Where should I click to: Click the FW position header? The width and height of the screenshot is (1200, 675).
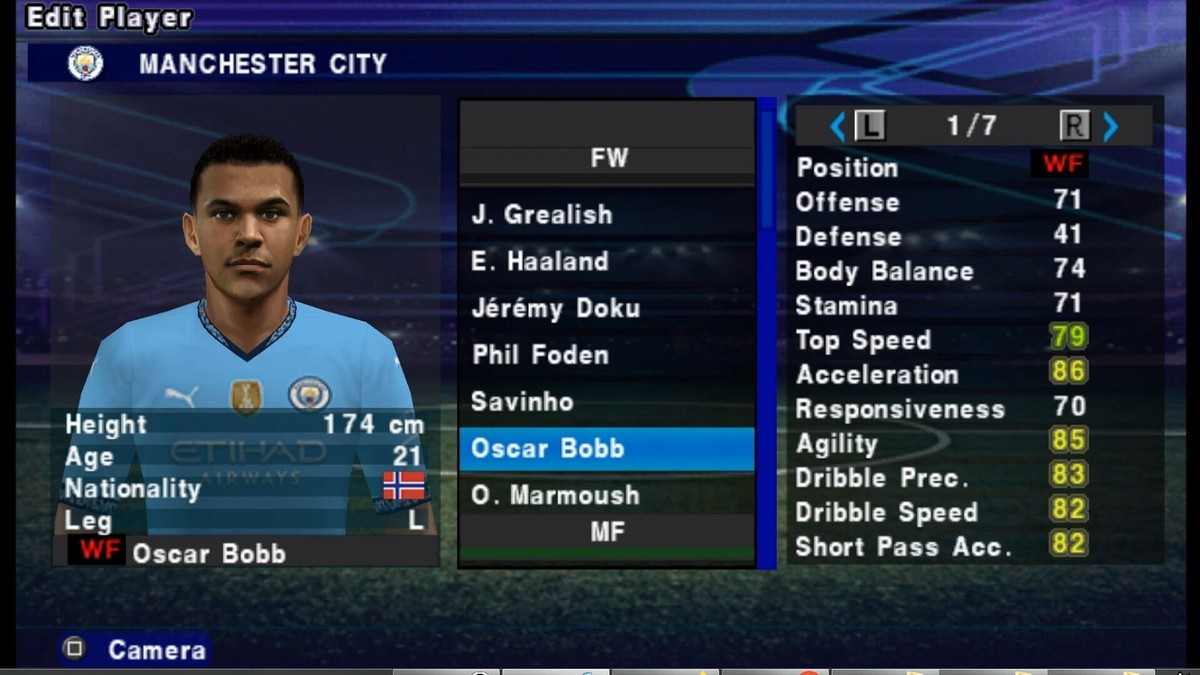click(x=607, y=158)
